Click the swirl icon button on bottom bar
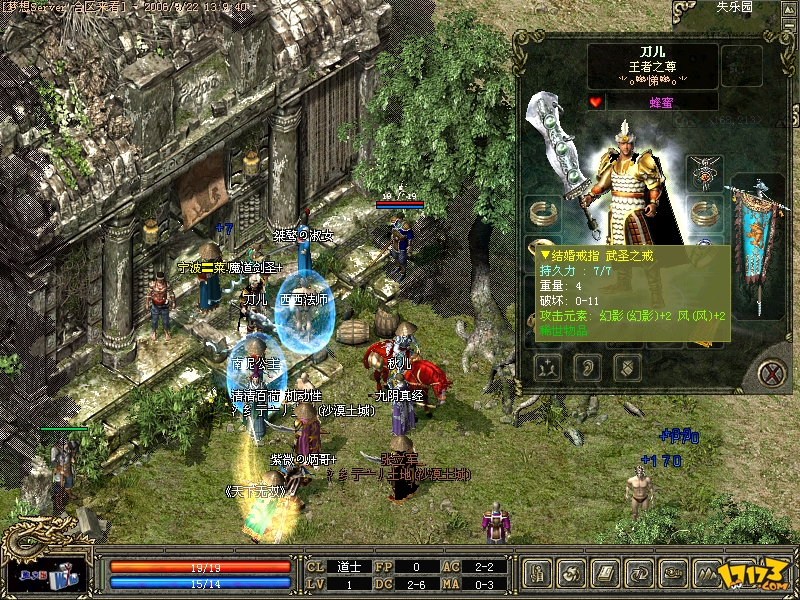This screenshot has width=800, height=600. pyautogui.click(x=571, y=574)
